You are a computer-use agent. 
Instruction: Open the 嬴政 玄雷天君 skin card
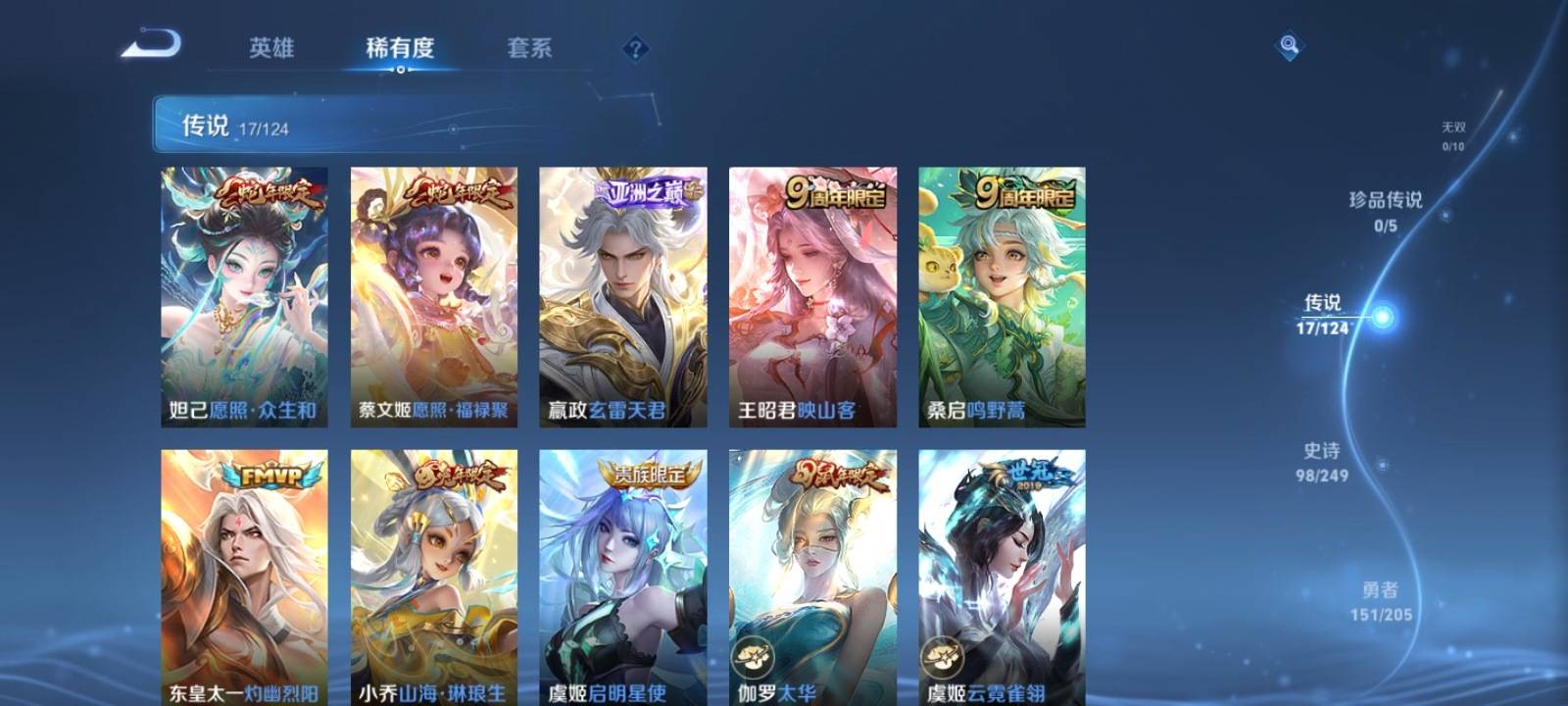[x=623, y=296]
